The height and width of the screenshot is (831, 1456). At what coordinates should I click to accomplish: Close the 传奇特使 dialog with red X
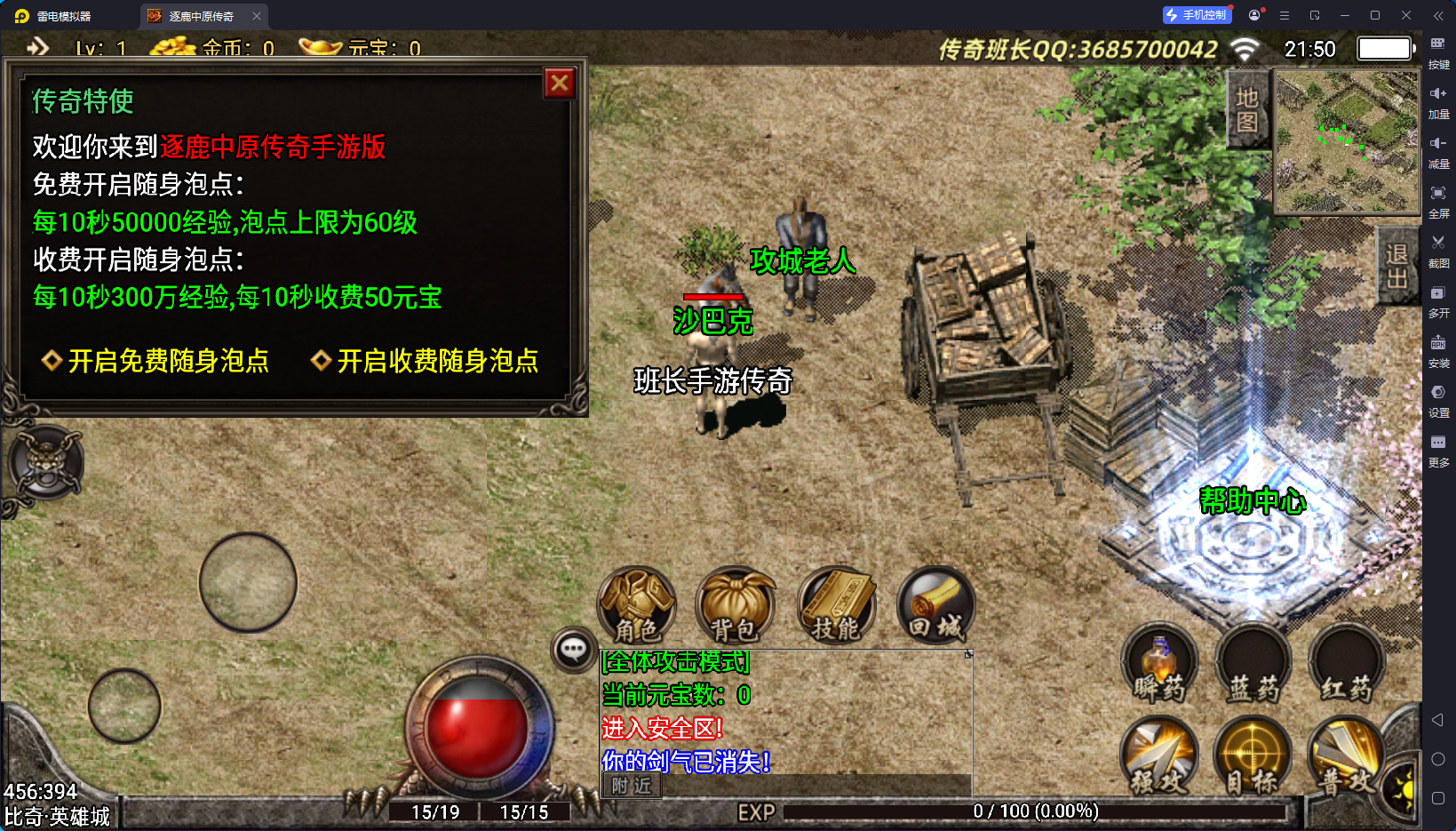pyautogui.click(x=560, y=84)
